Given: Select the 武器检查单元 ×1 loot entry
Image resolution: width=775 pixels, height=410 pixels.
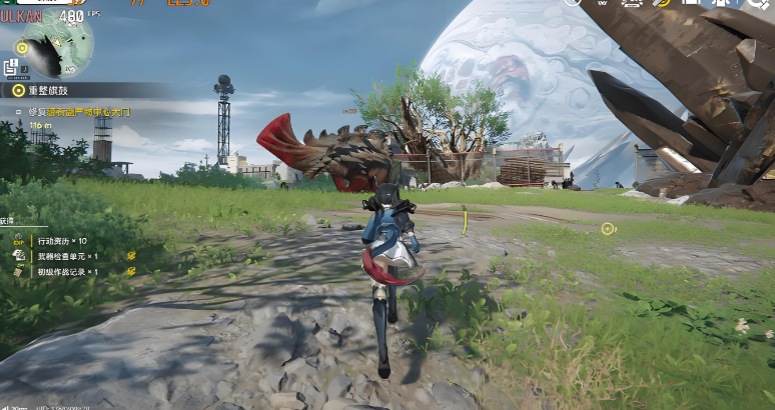Looking at the screenshot, I should click(66, 256).
